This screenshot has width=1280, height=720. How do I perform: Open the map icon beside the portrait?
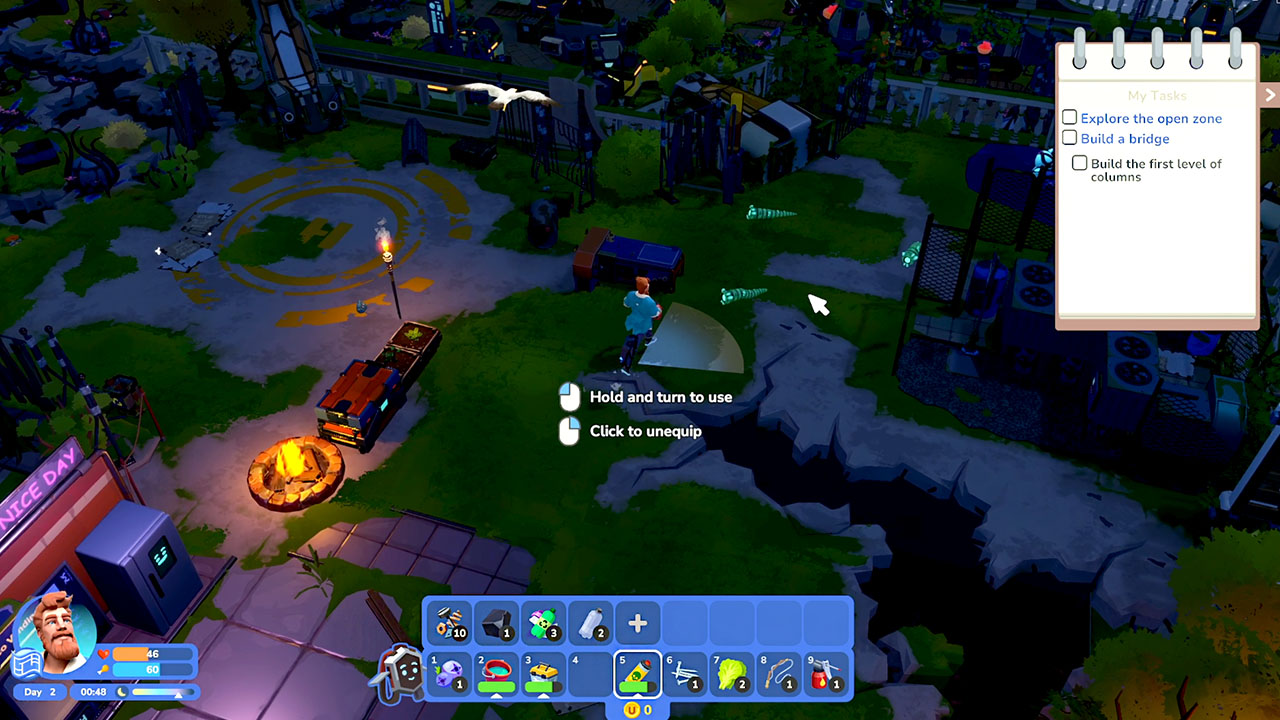point(25,662)
